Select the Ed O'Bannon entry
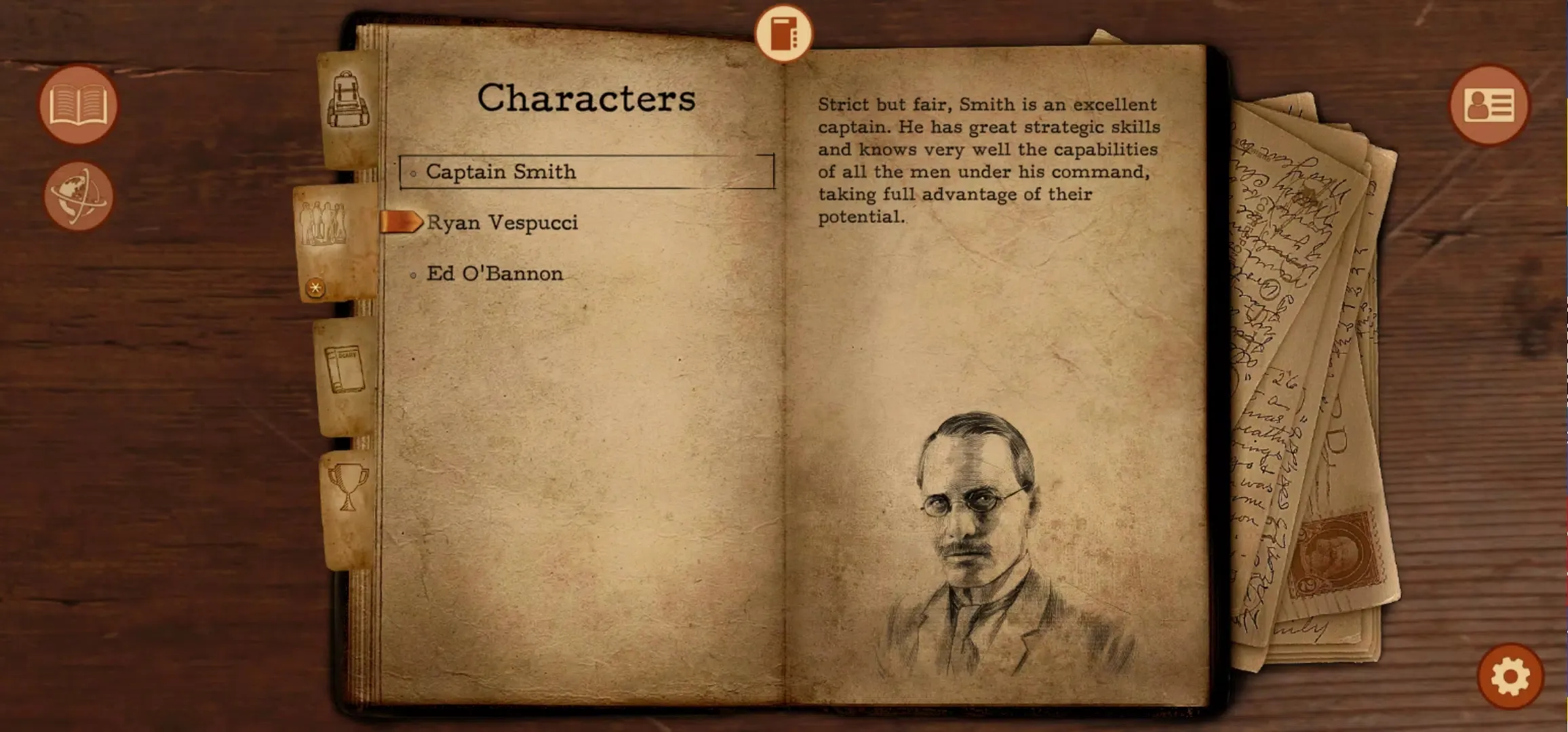Image resolution: width=1568 pixels, height=732 pixels. [x=494, y=273]
